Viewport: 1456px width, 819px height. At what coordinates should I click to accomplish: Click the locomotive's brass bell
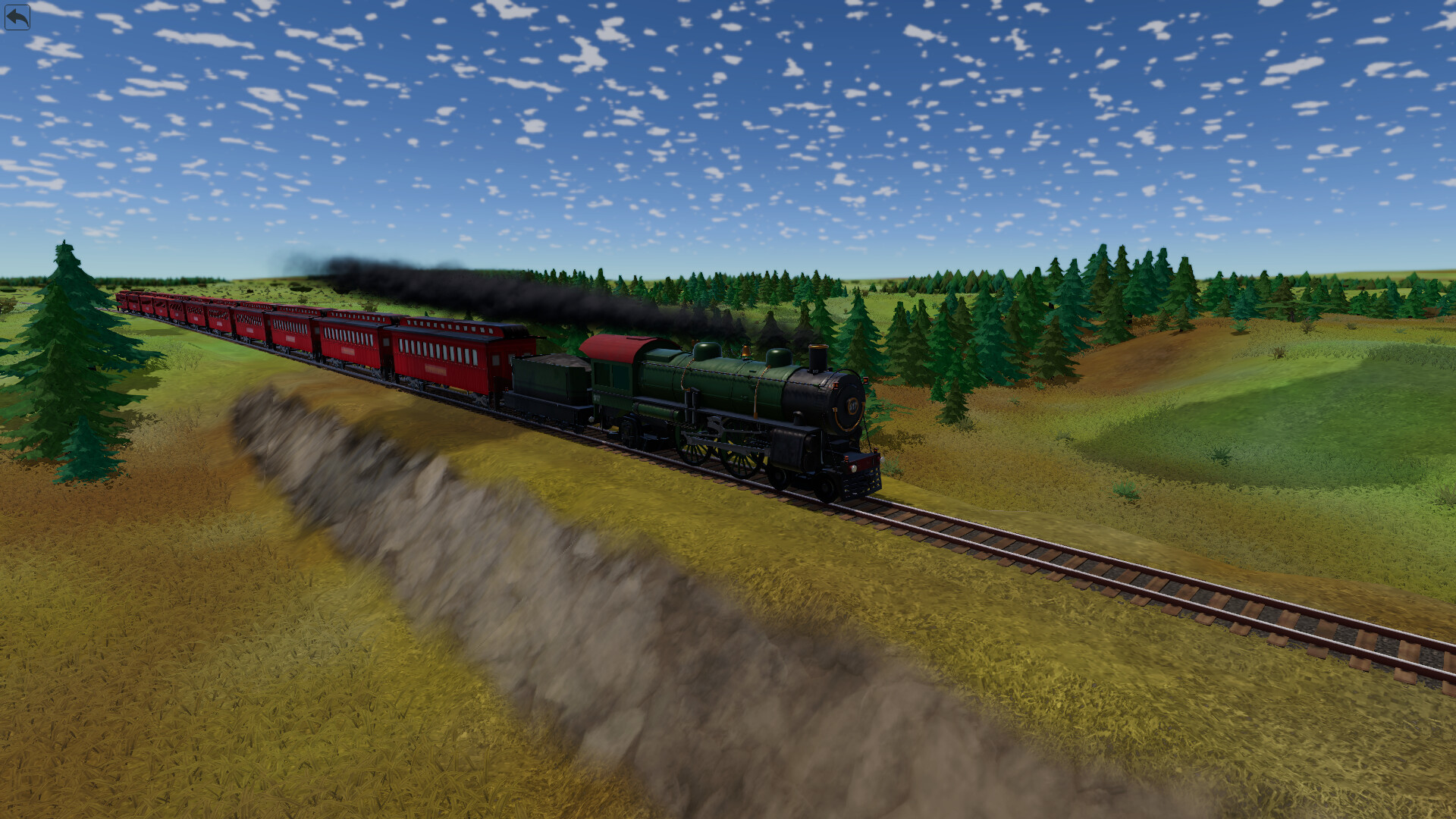coord(746,352)
